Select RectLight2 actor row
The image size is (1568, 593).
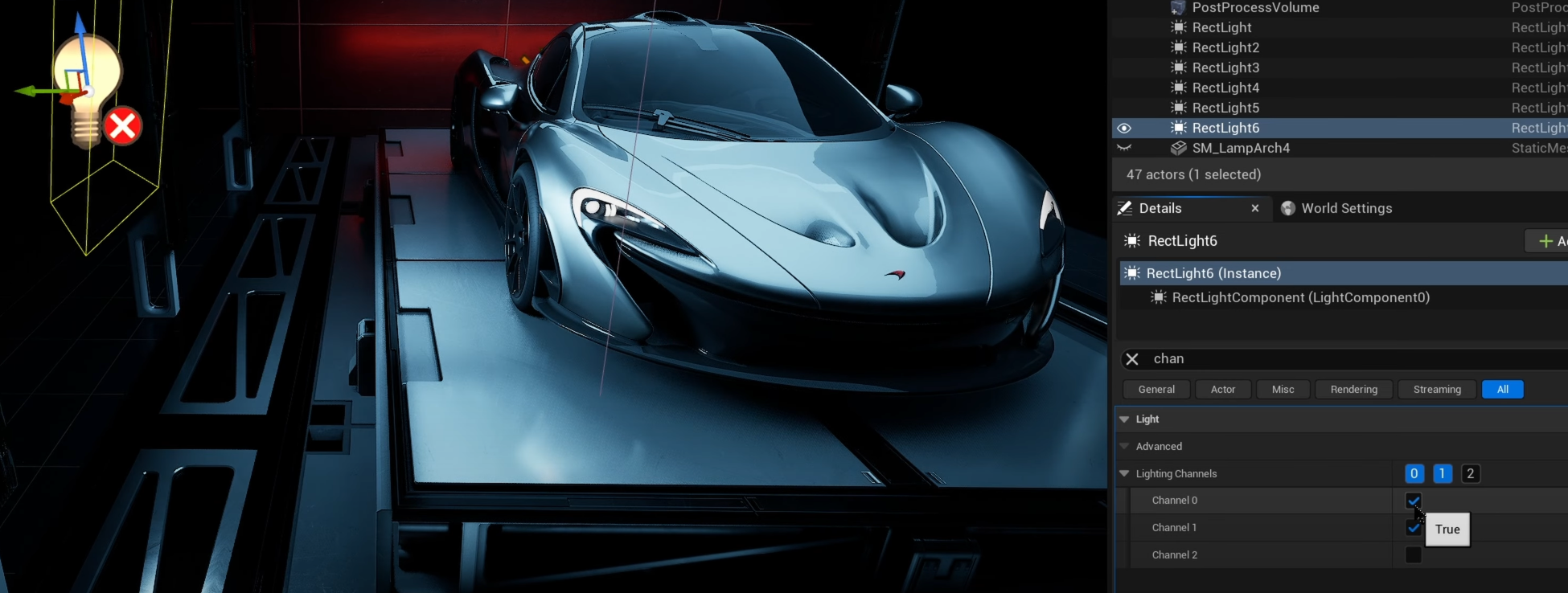pos(1225,47)
